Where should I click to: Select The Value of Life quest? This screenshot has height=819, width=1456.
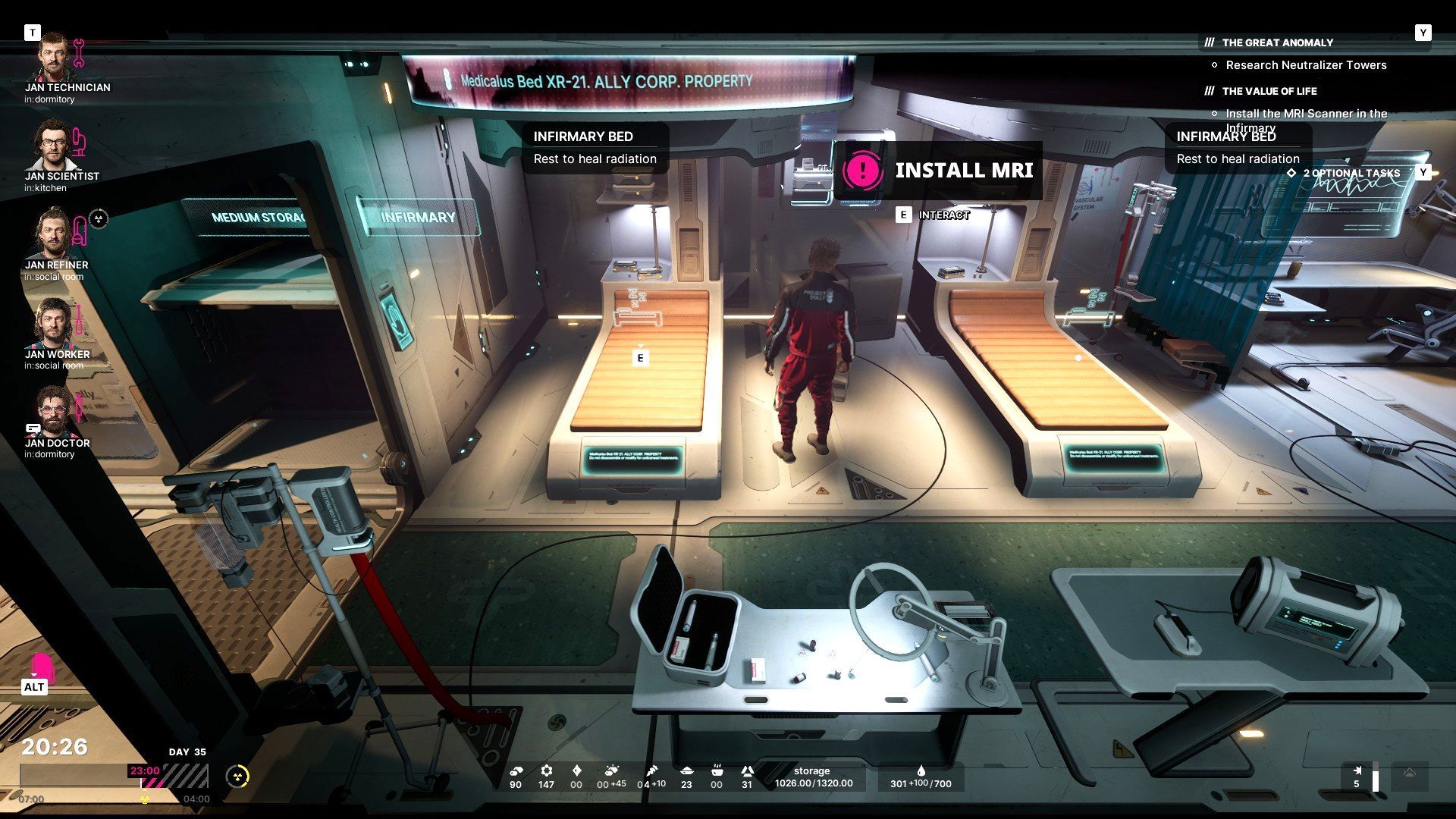(1269, 91)
